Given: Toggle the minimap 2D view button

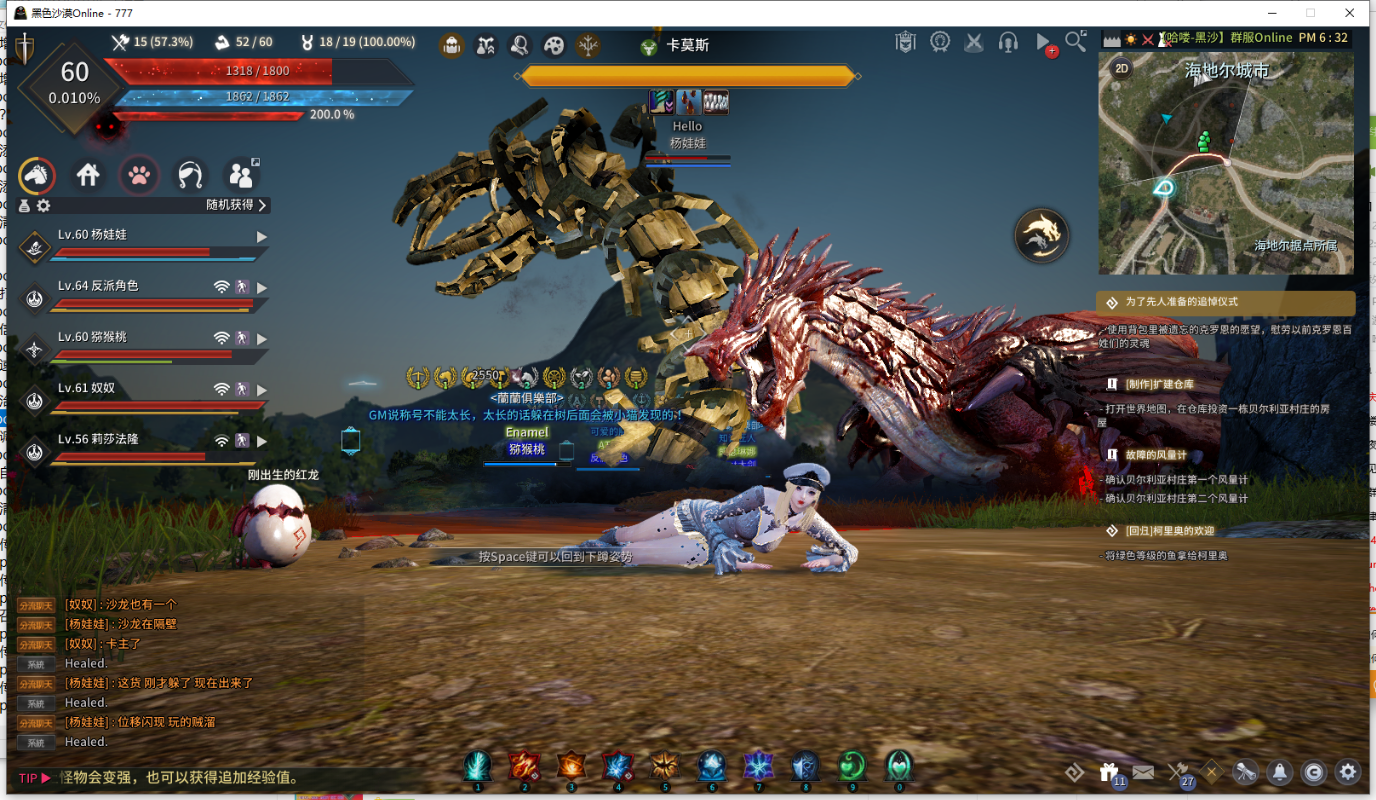Looking at the screenshot, I should (1122, 69).
